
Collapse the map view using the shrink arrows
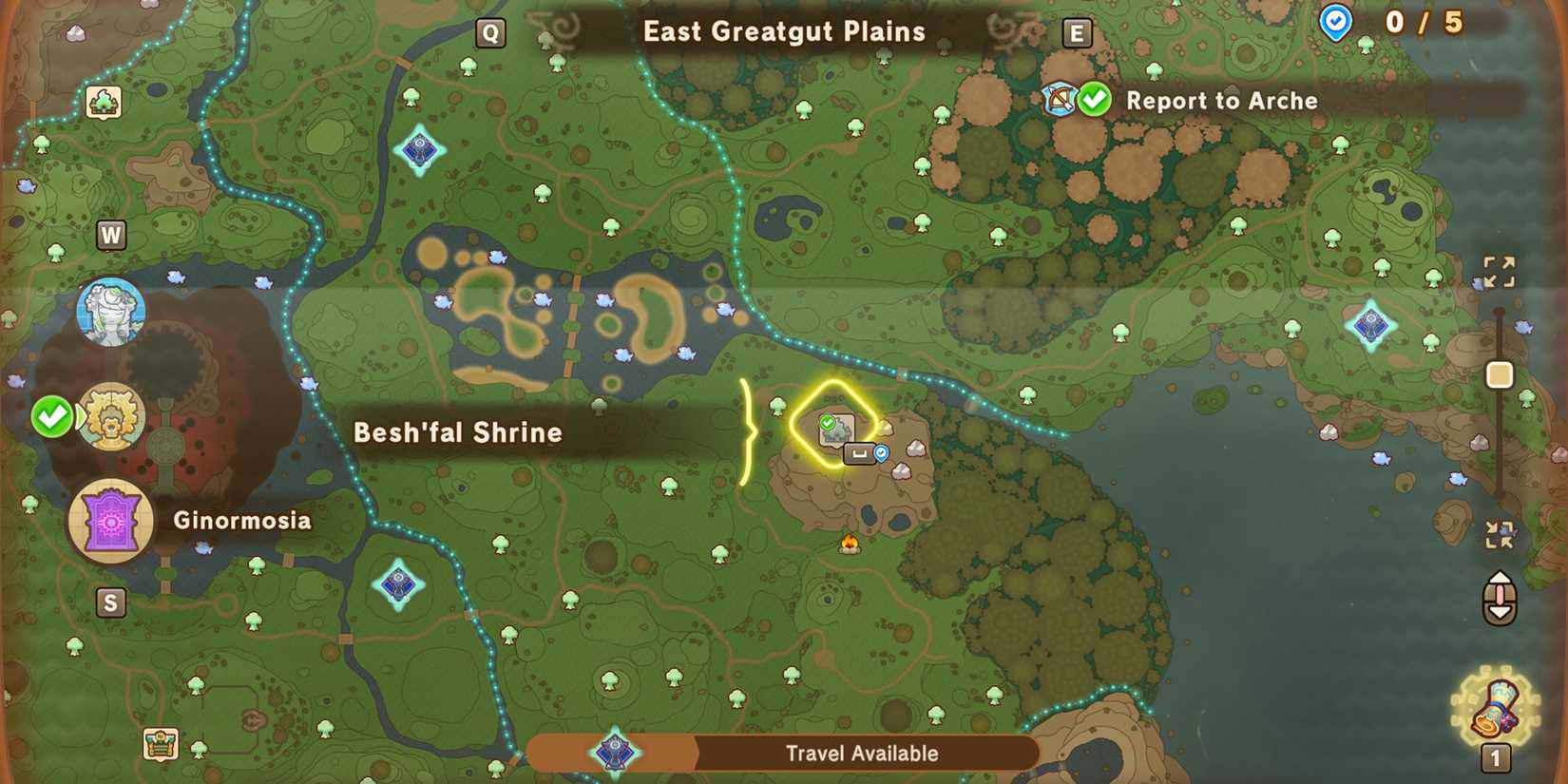point(1500,534)
